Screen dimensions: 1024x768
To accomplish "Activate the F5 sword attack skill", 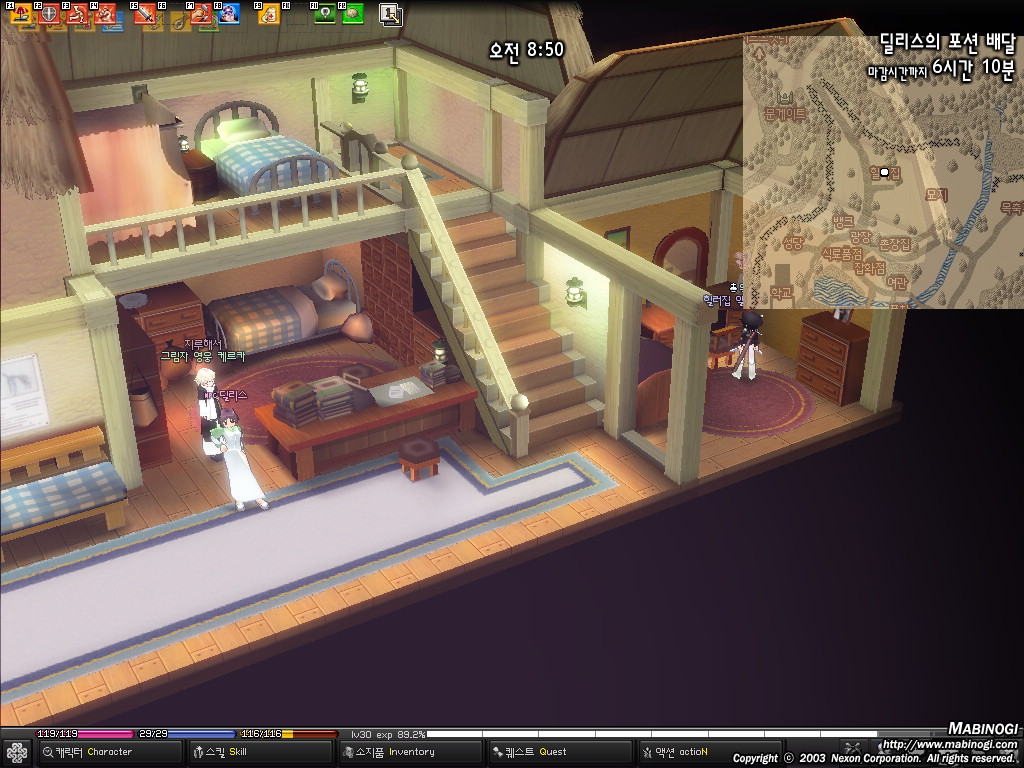I will point(146,14).
